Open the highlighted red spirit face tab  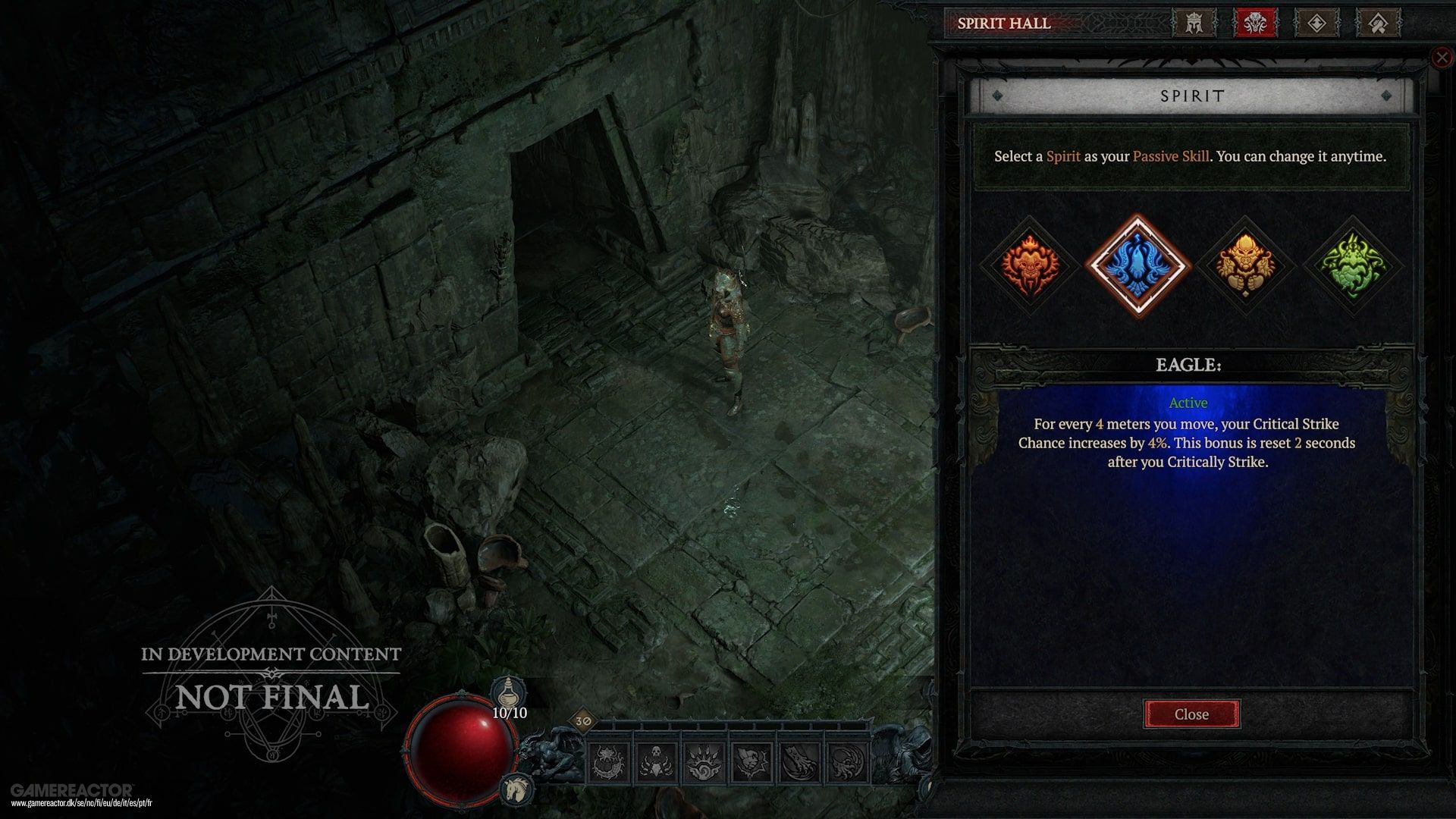tap(1255, 23)
